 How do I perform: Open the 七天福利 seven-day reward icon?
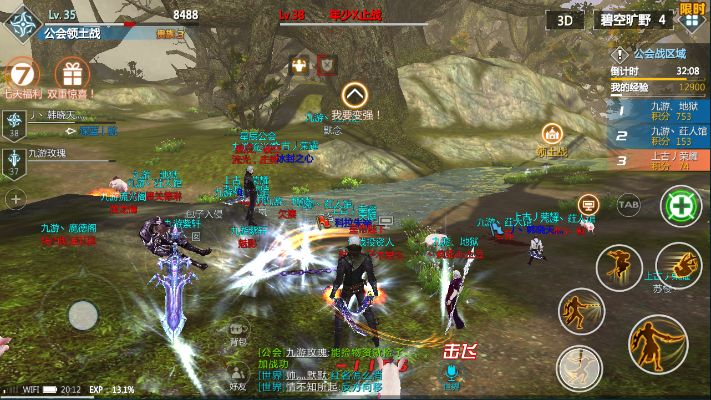coord(24,74)
